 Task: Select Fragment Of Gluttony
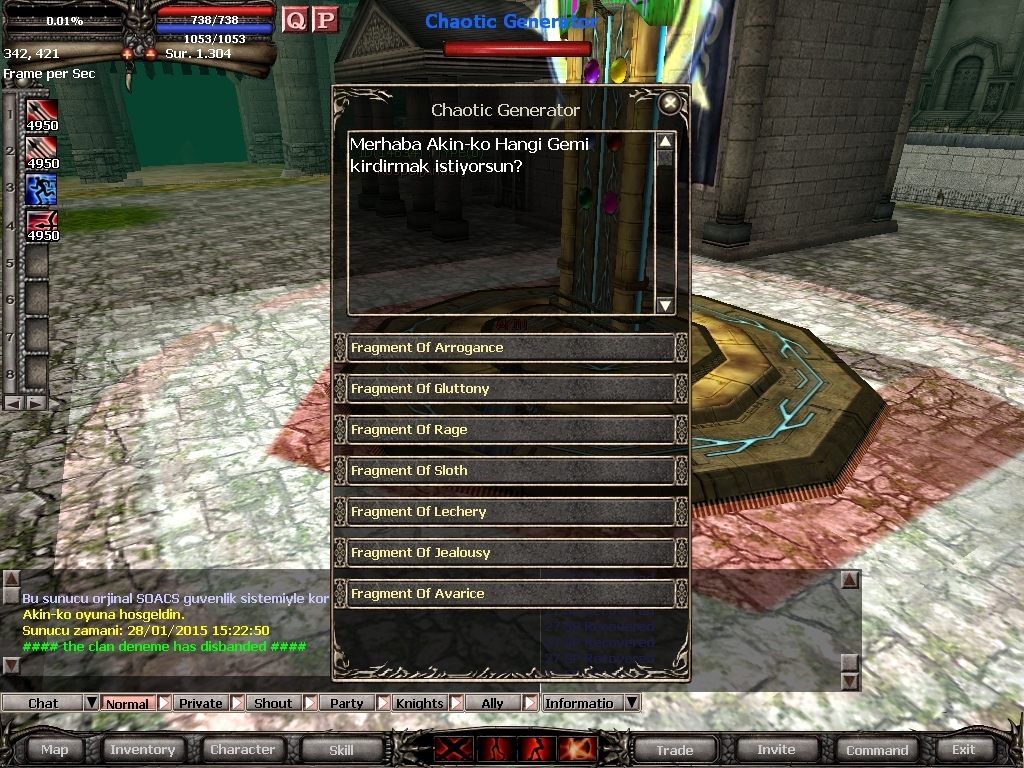(x=510, y=389)
